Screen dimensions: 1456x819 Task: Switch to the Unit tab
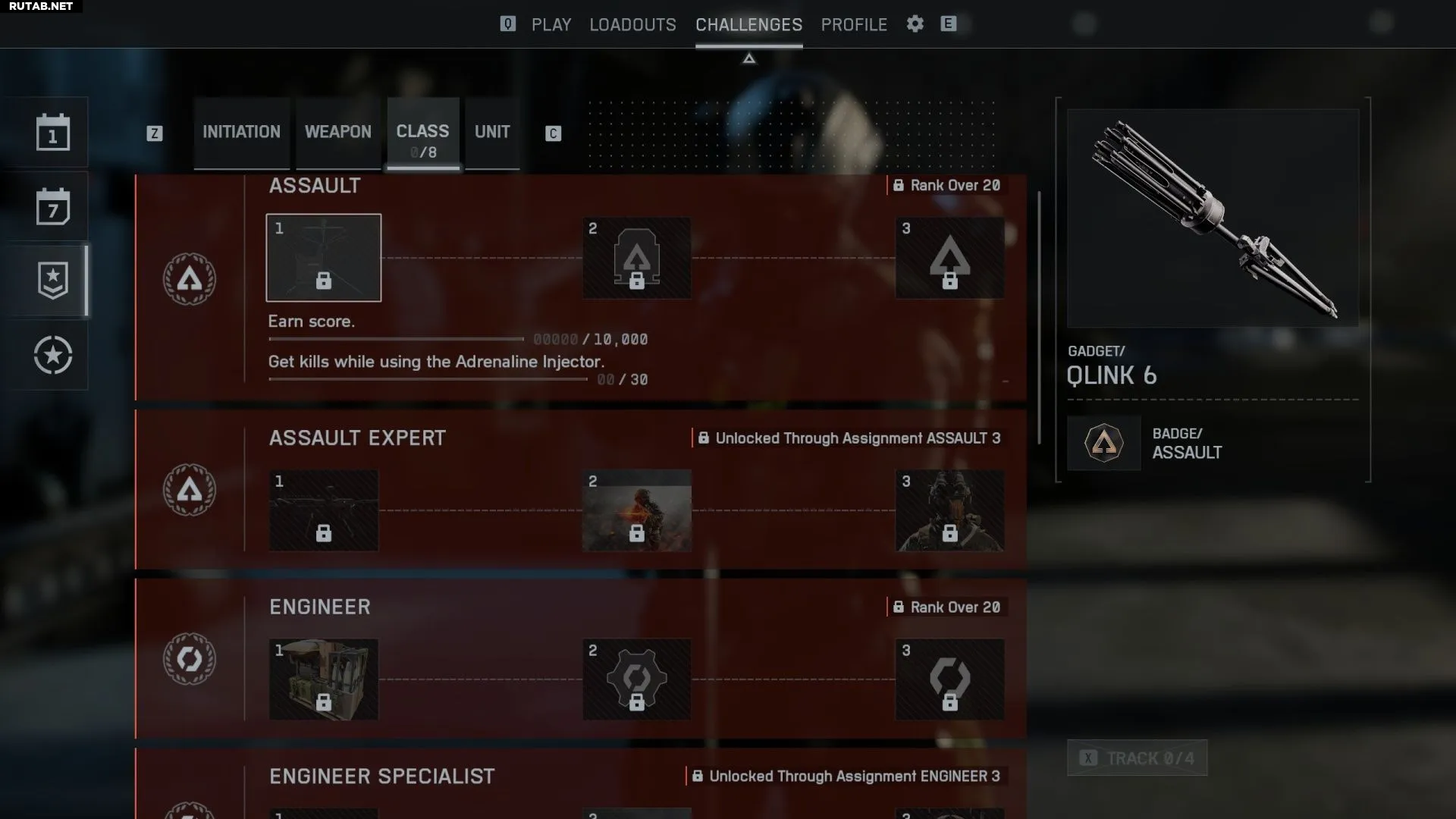click(x=492, y=132)
